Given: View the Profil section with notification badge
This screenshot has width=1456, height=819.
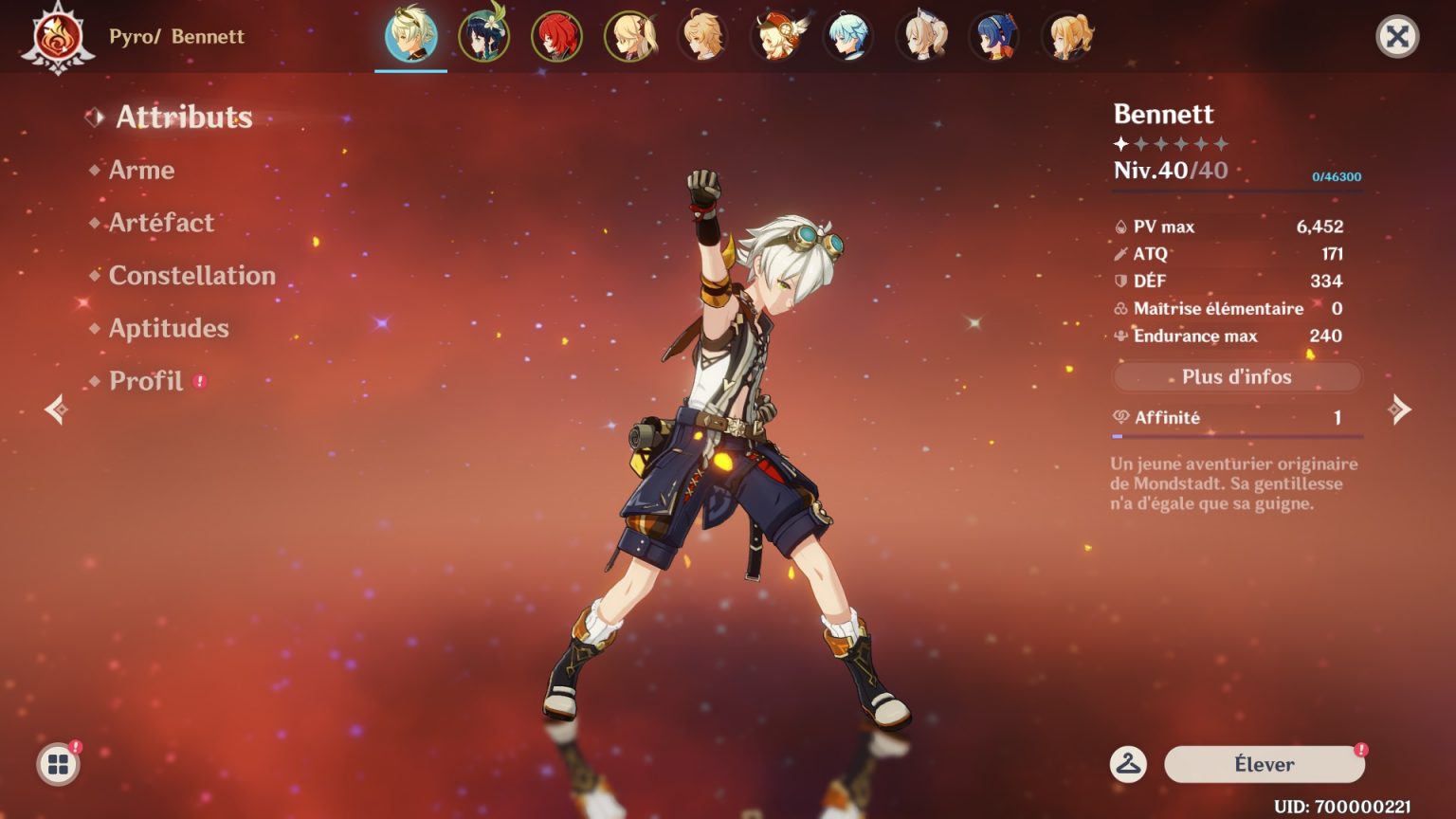Looking at the screenshot, I should coord(146,381).
